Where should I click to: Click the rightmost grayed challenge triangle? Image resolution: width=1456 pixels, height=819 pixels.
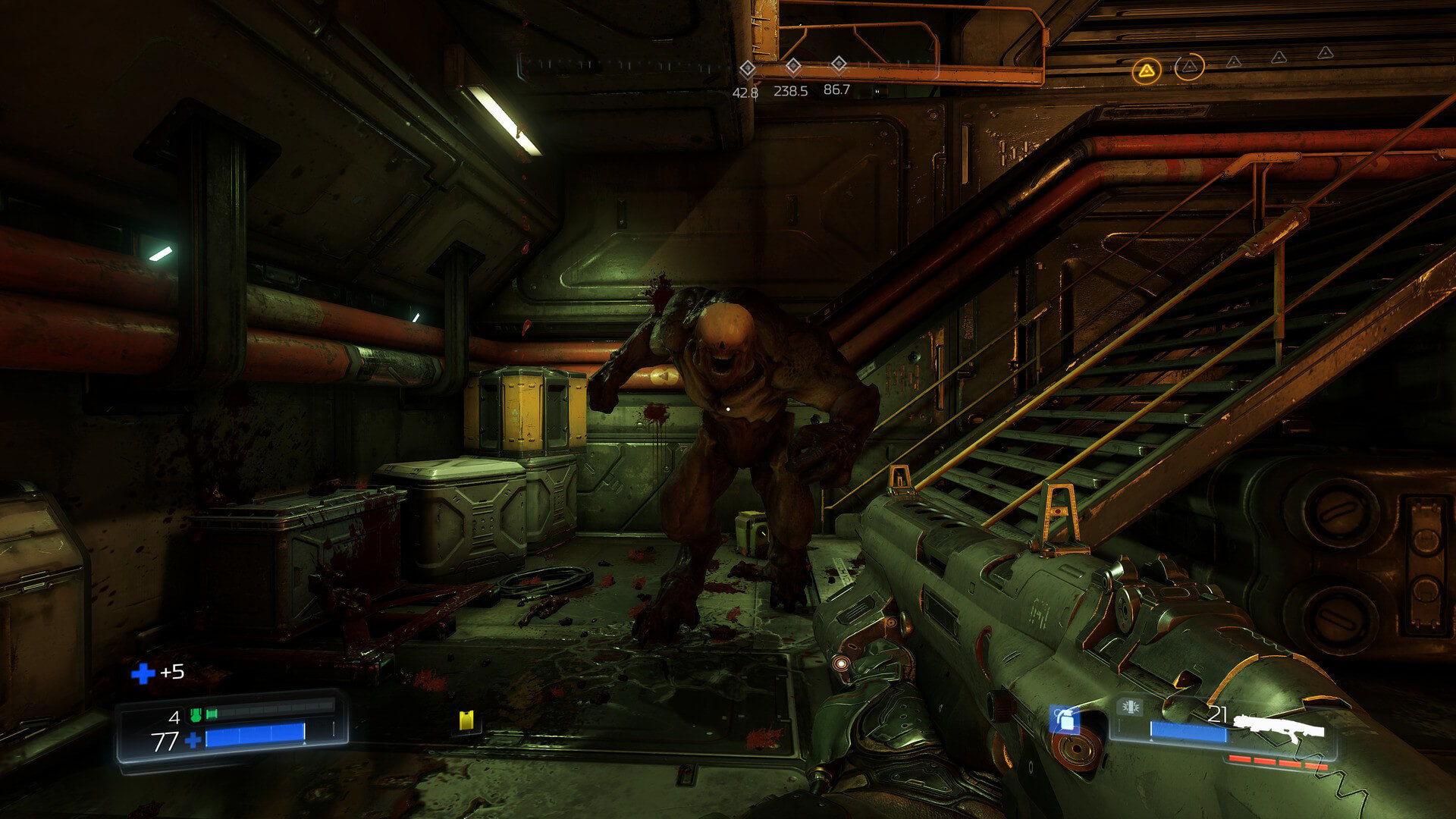point(1325,53)
